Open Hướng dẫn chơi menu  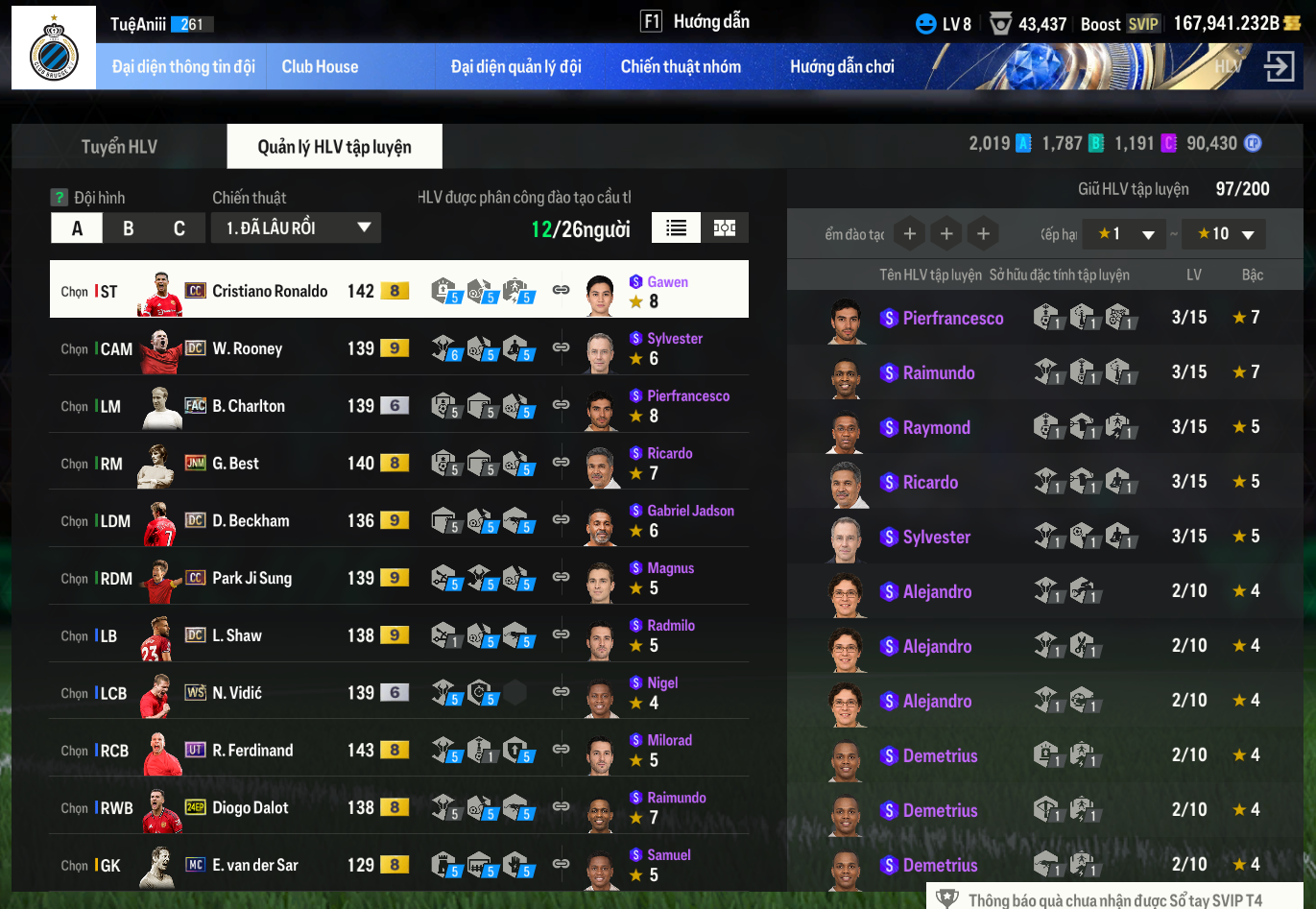[x=842, y=67]
